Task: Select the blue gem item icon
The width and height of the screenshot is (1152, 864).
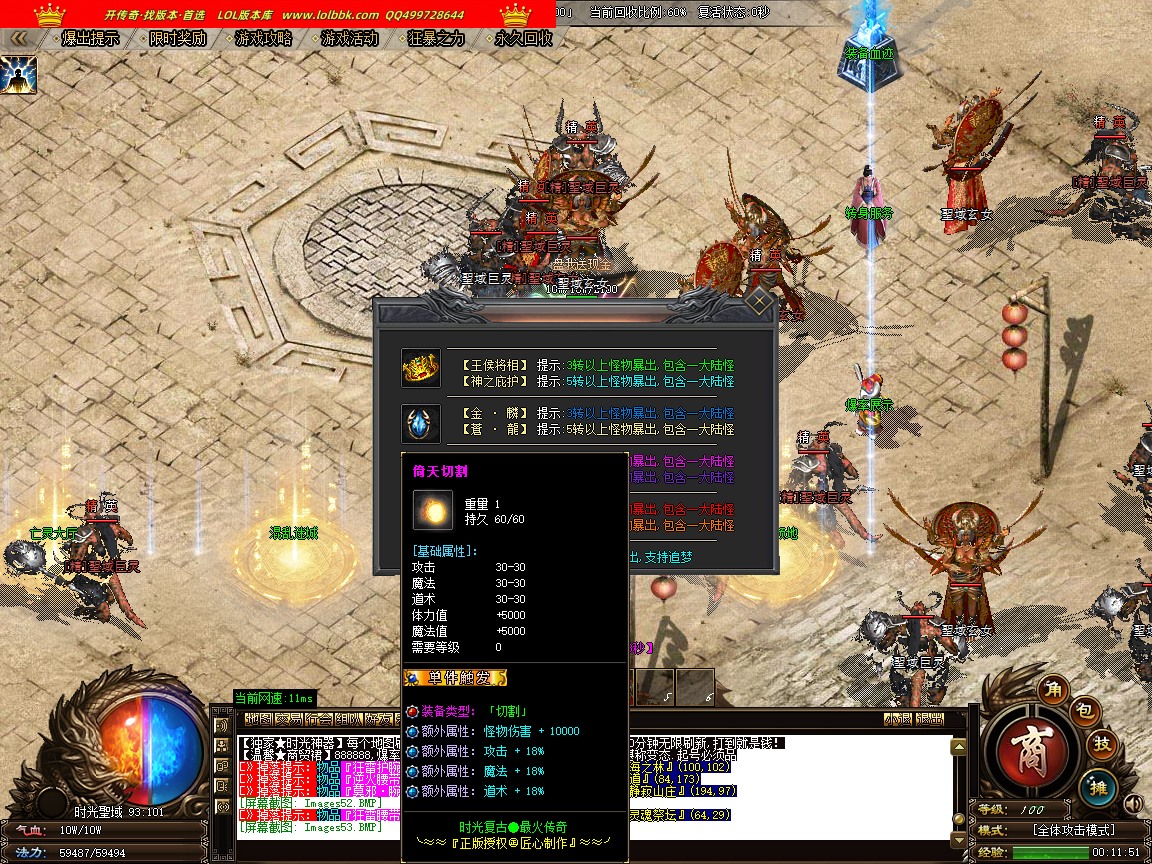Action: pyautogui.click(x=420, y=423)
